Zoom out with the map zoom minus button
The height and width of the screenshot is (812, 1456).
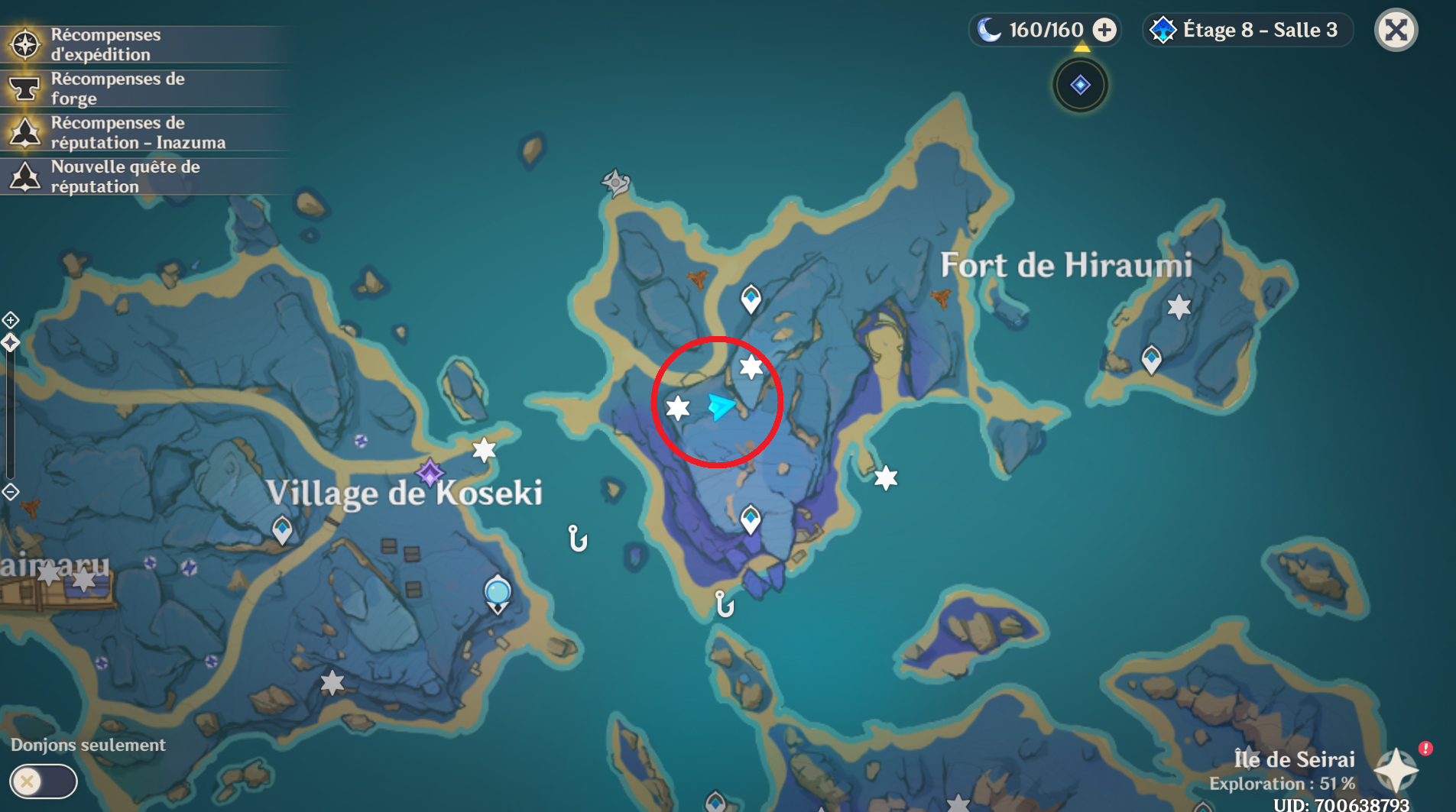pyautogui.click(x=11, y=492)
